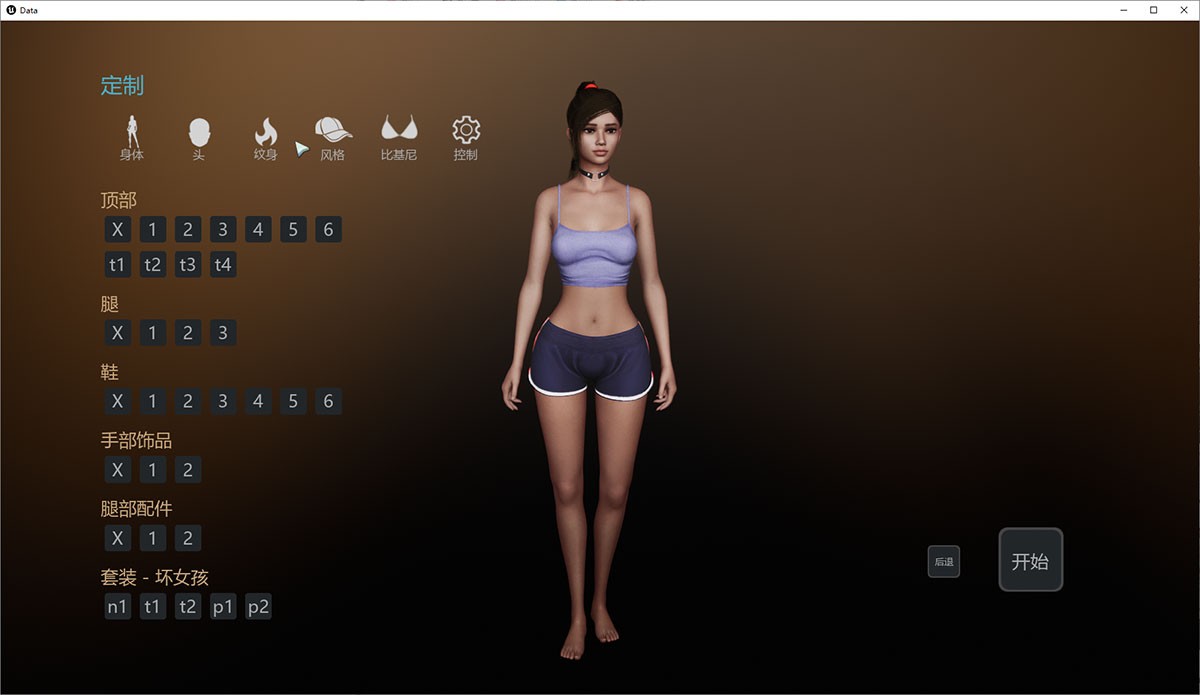Apply the n1 bad girl outfit piece
1200x695 pixels.
pos(117,606)
